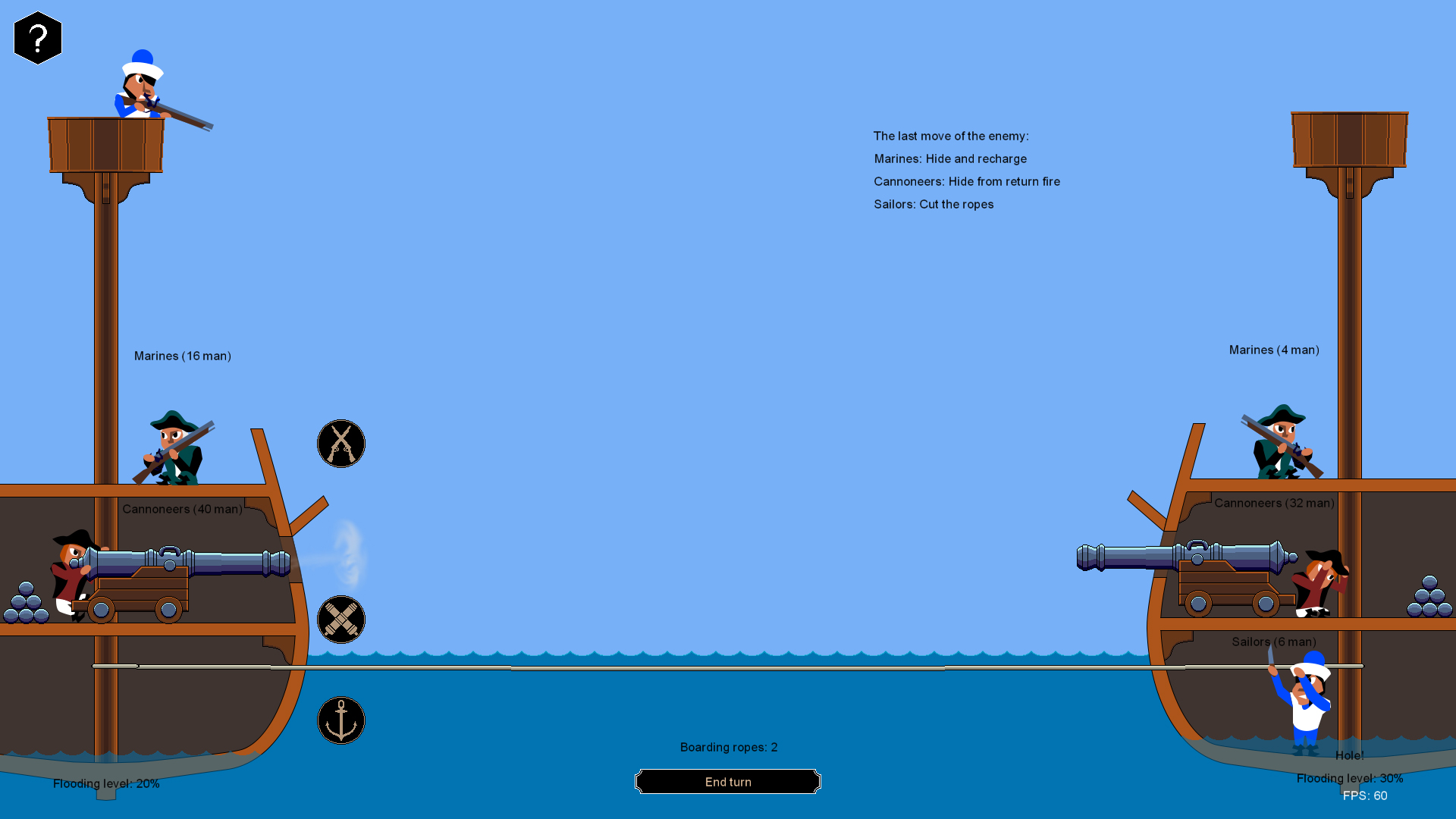Click the FPS counter in the corner

pyautogui.click(x=1367, y=795)
